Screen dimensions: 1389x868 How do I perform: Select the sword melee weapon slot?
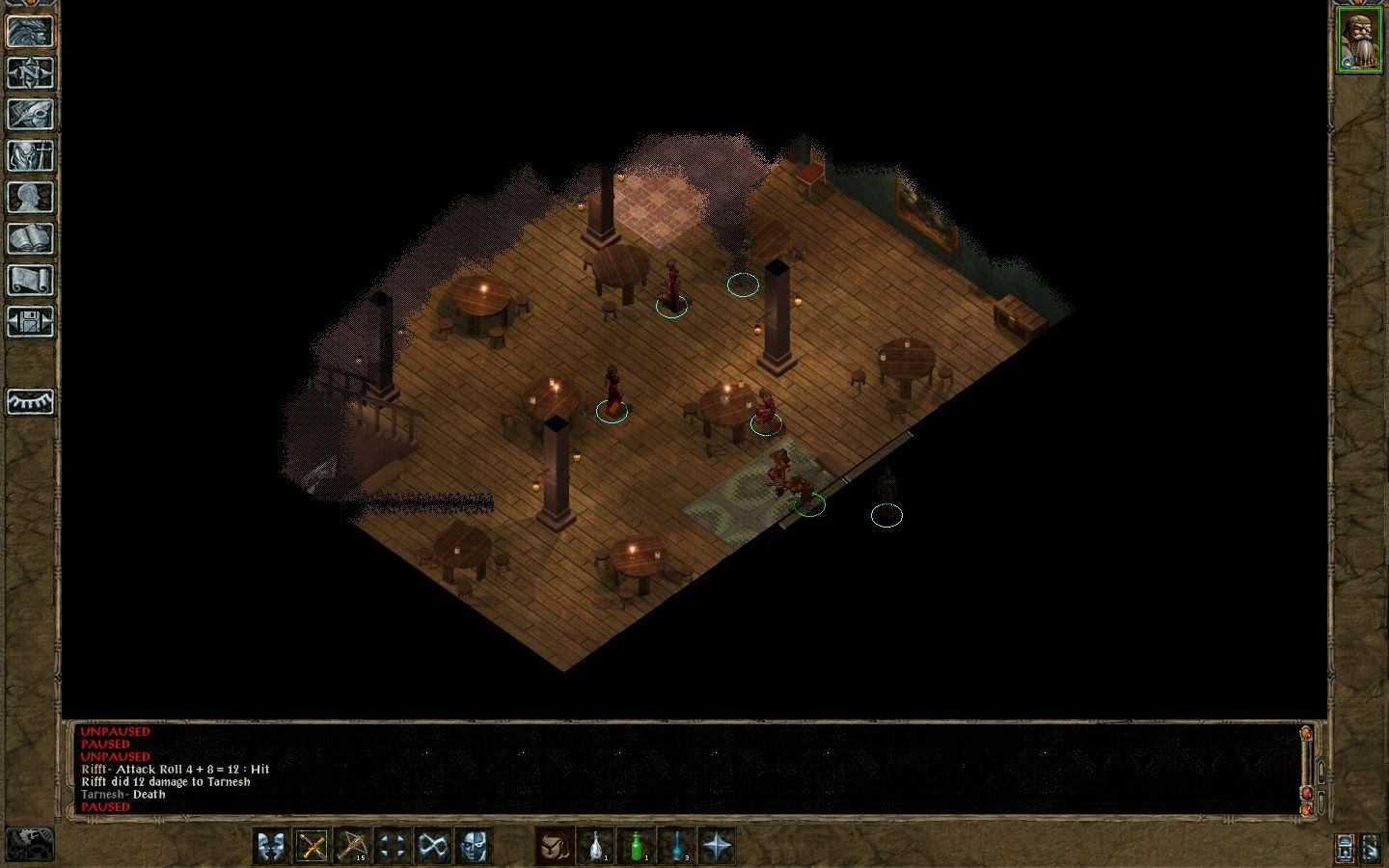click(x=313, y=848)
